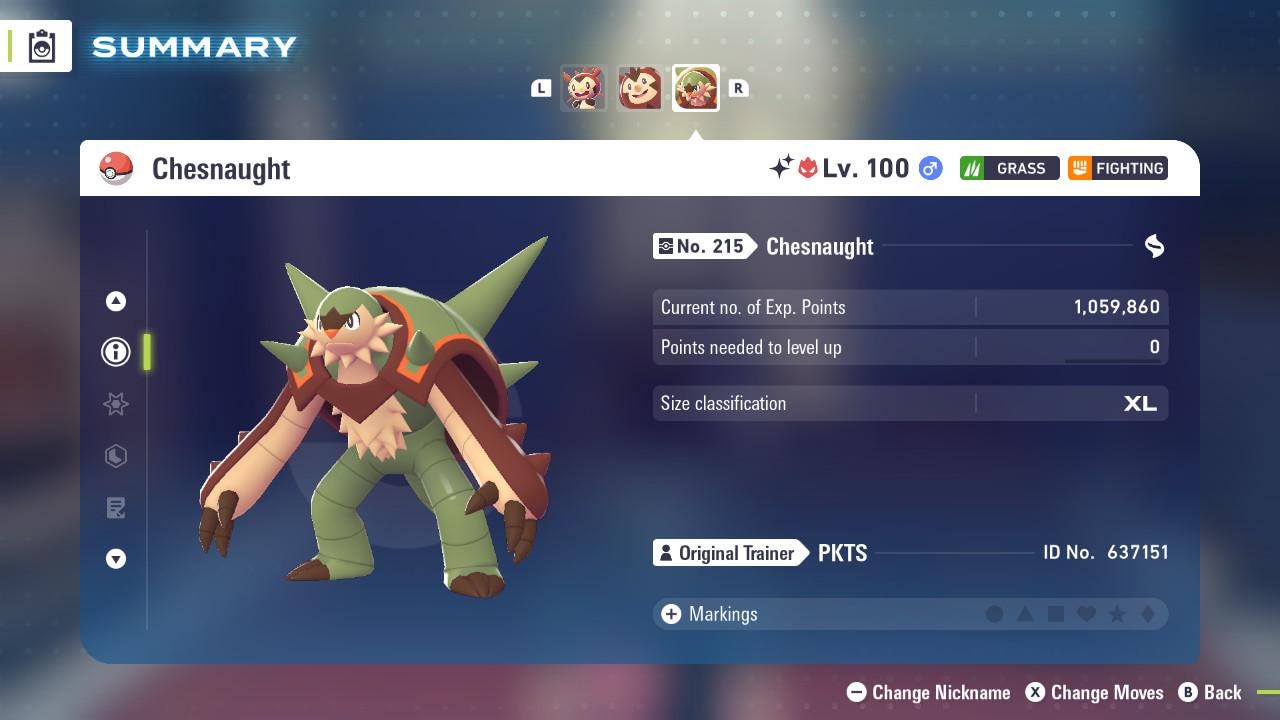Select the ribbons star icon in sidebar
Screen dimensions: 1280x720
click(116, 404)
